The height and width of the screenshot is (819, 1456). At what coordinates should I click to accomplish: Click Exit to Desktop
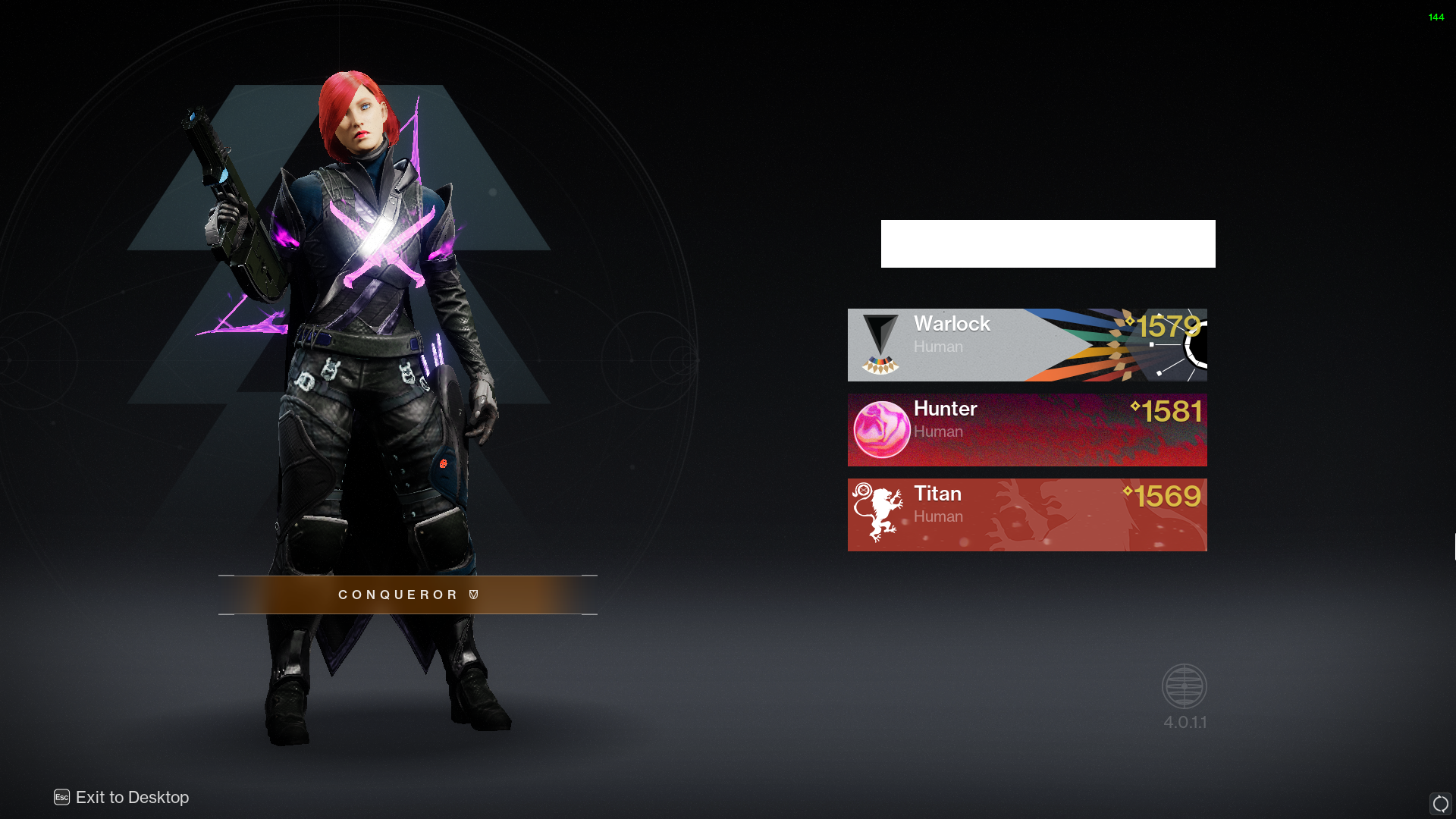122,797
